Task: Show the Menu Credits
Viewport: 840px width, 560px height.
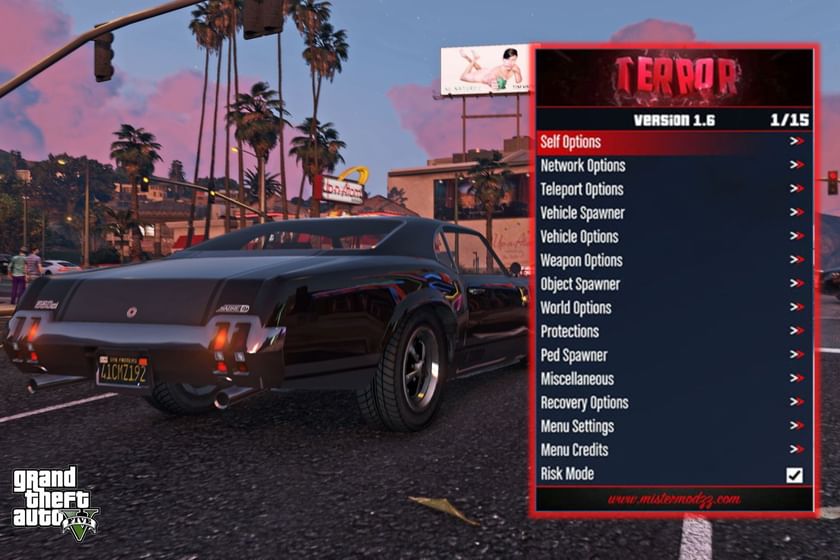Action: pyautogui.click(x=574, y=450)
